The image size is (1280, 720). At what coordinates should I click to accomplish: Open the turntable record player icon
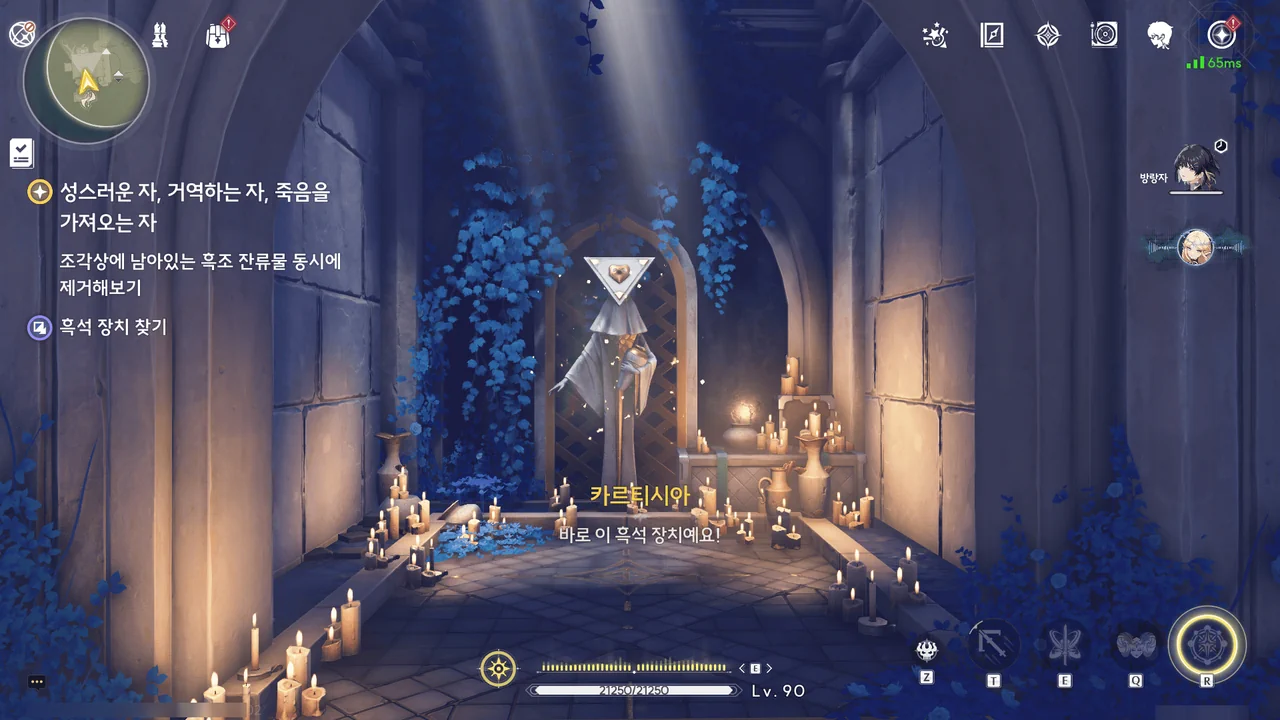[1104, 36]
